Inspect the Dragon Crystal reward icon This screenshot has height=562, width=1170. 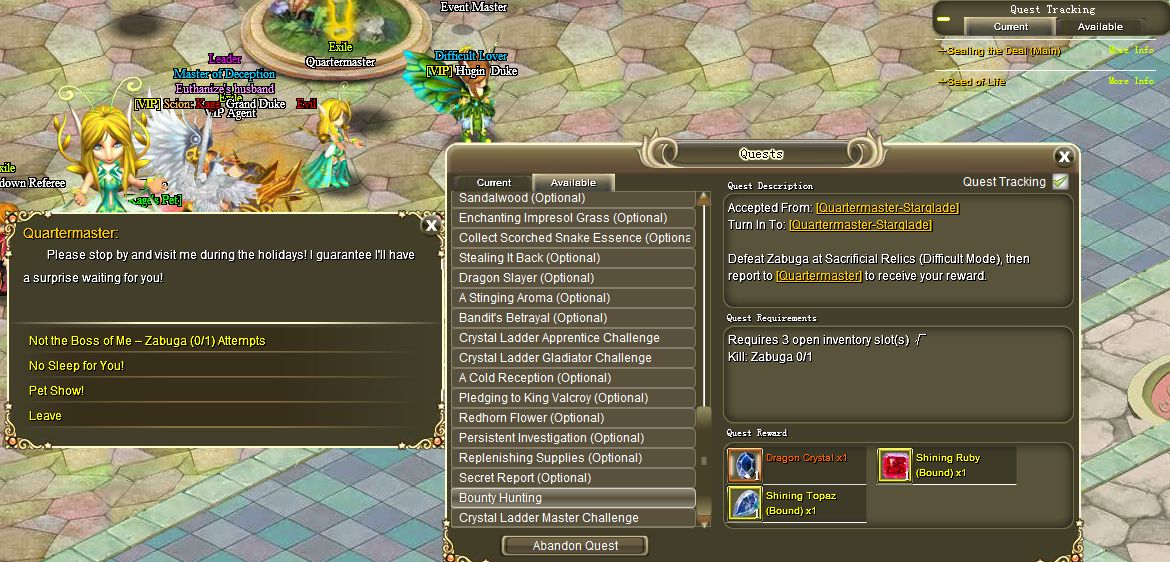tap(745, 465)
